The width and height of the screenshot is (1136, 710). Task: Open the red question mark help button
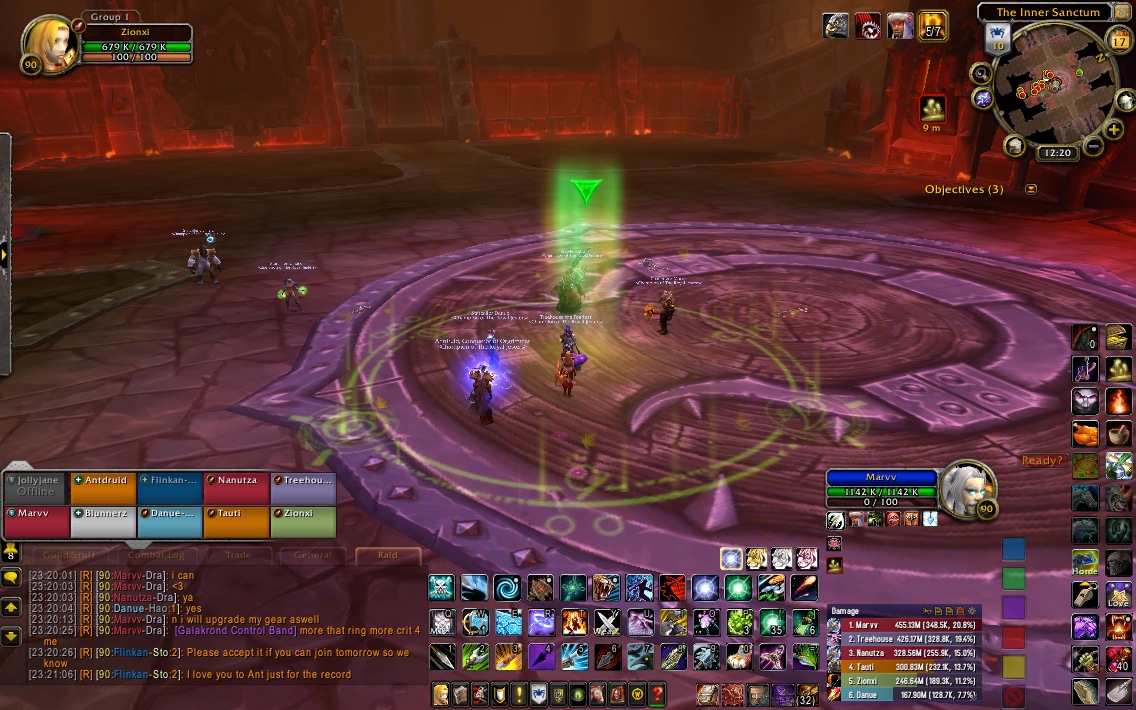[x=657, y=694]
